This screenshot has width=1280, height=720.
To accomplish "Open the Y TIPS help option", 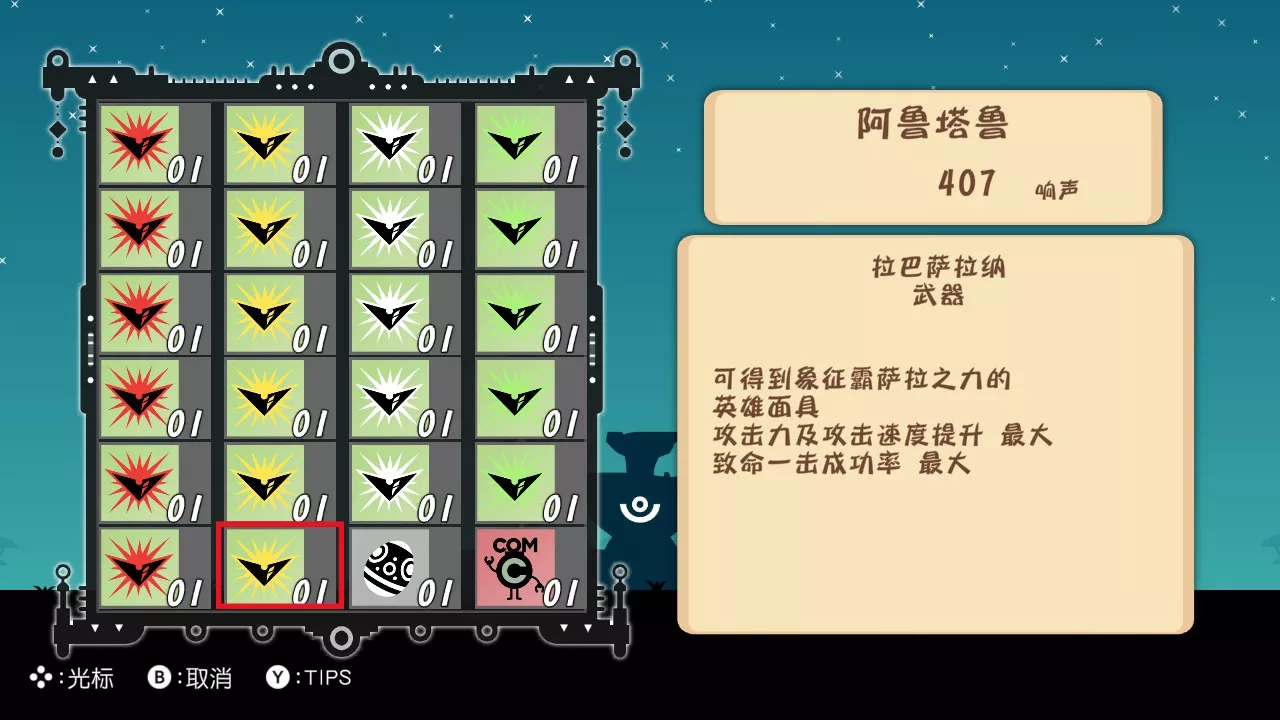I will 308,678.
